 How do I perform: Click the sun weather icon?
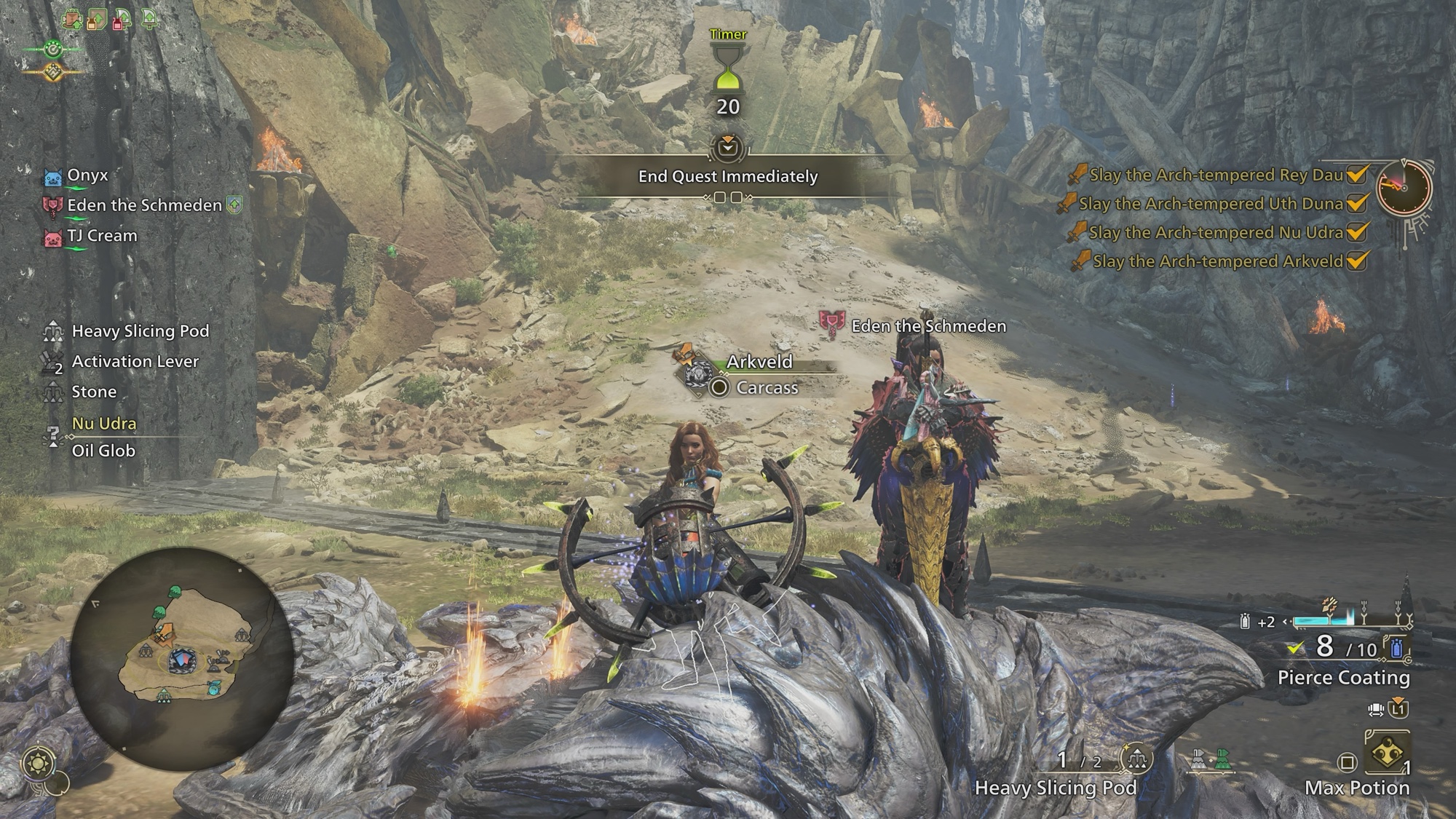(37, 763)
